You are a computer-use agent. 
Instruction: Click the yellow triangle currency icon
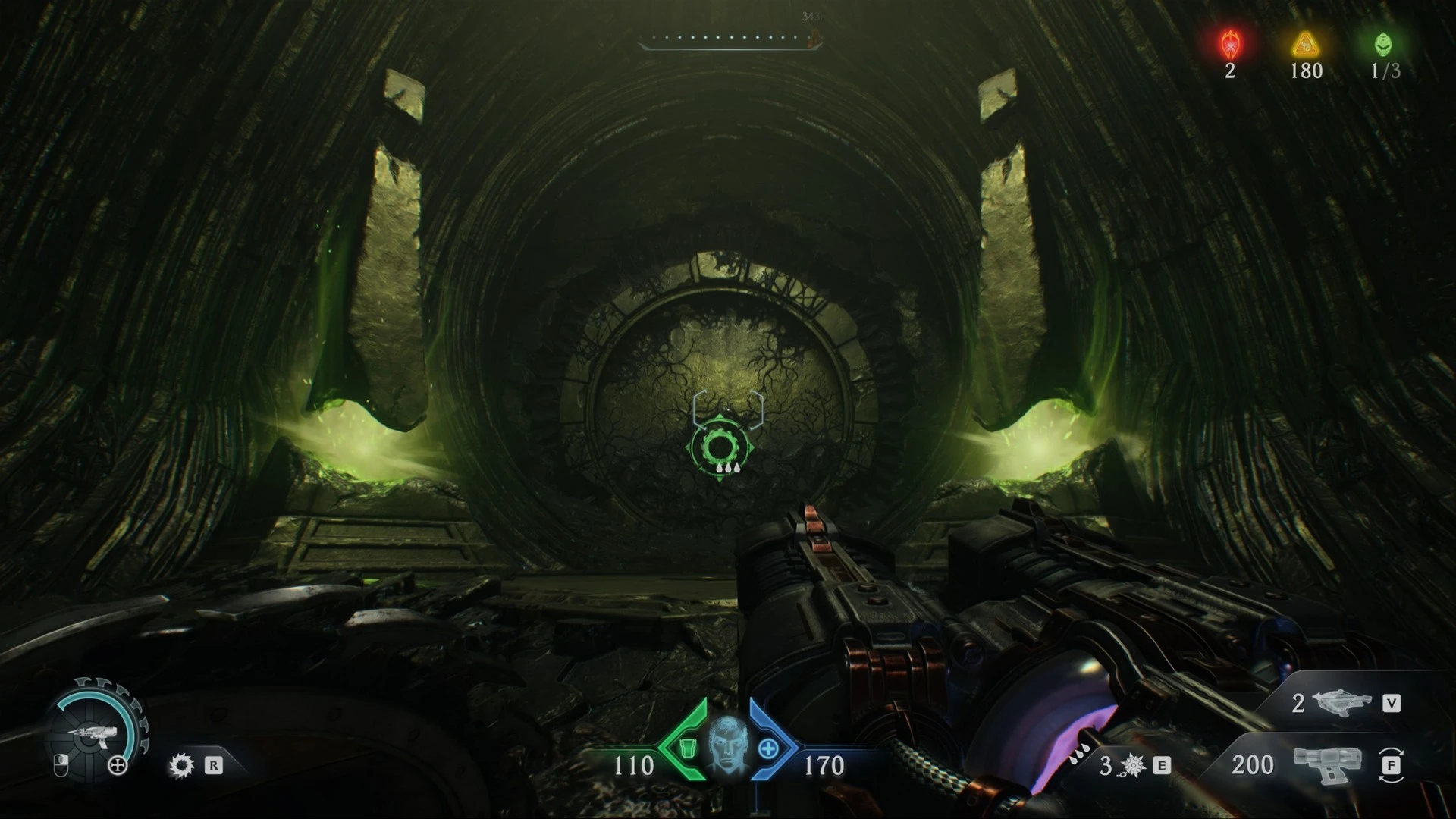[1306, 45]
